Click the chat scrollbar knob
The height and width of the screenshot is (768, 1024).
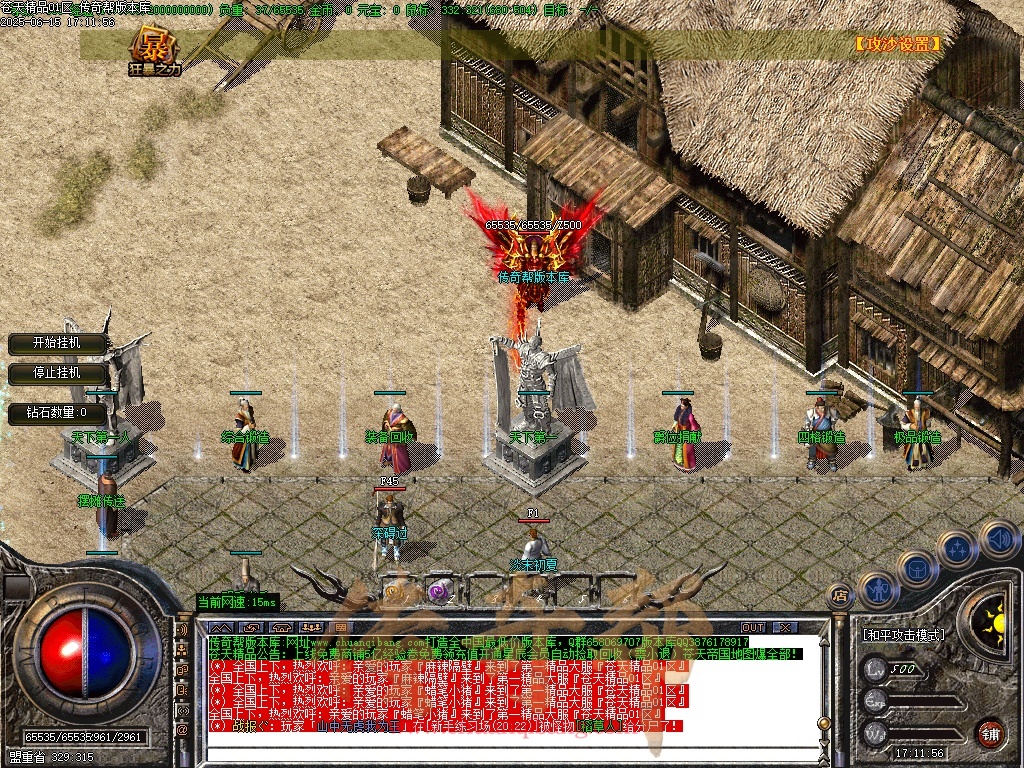[x=824, y=723]
